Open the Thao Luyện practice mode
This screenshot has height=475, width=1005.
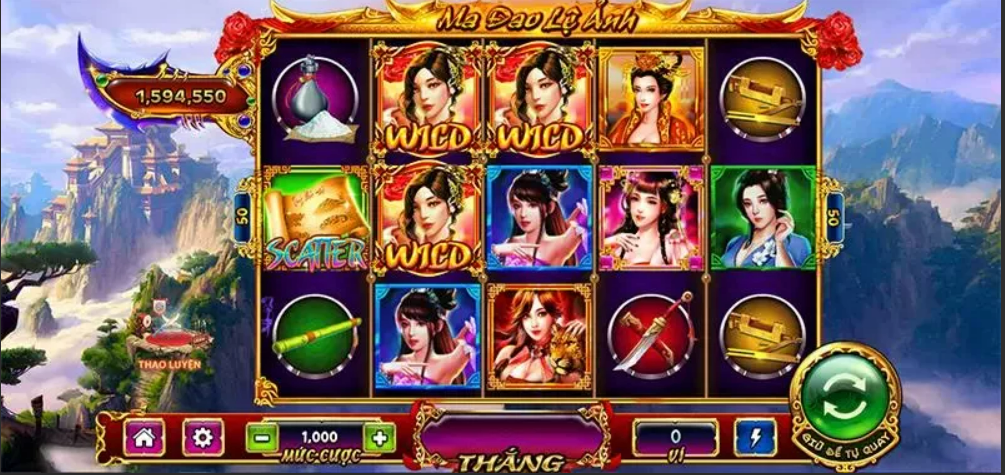[x=169, y=343]
